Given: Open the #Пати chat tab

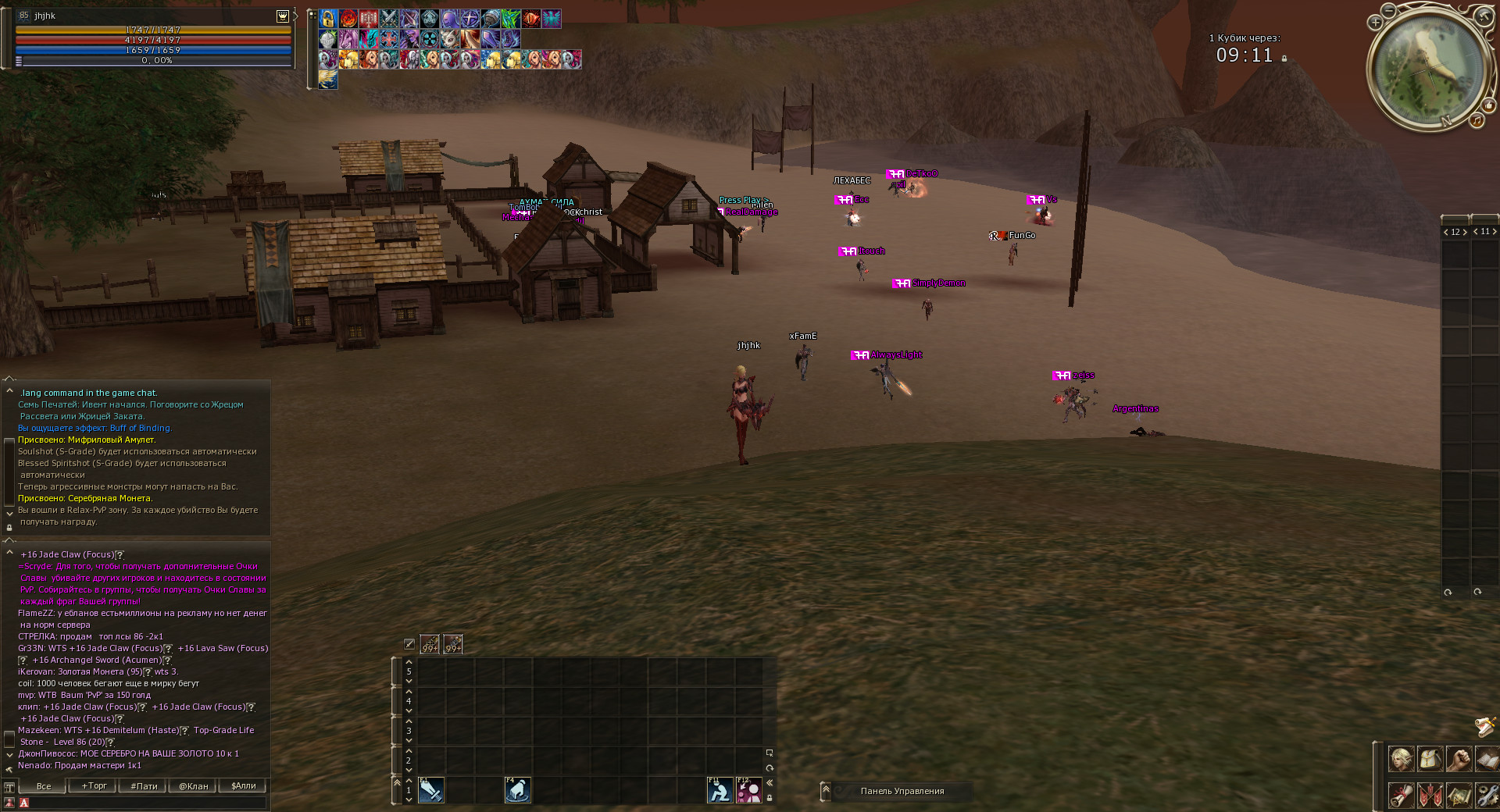Looking at the screenshot, I should (x=144, y=786).
